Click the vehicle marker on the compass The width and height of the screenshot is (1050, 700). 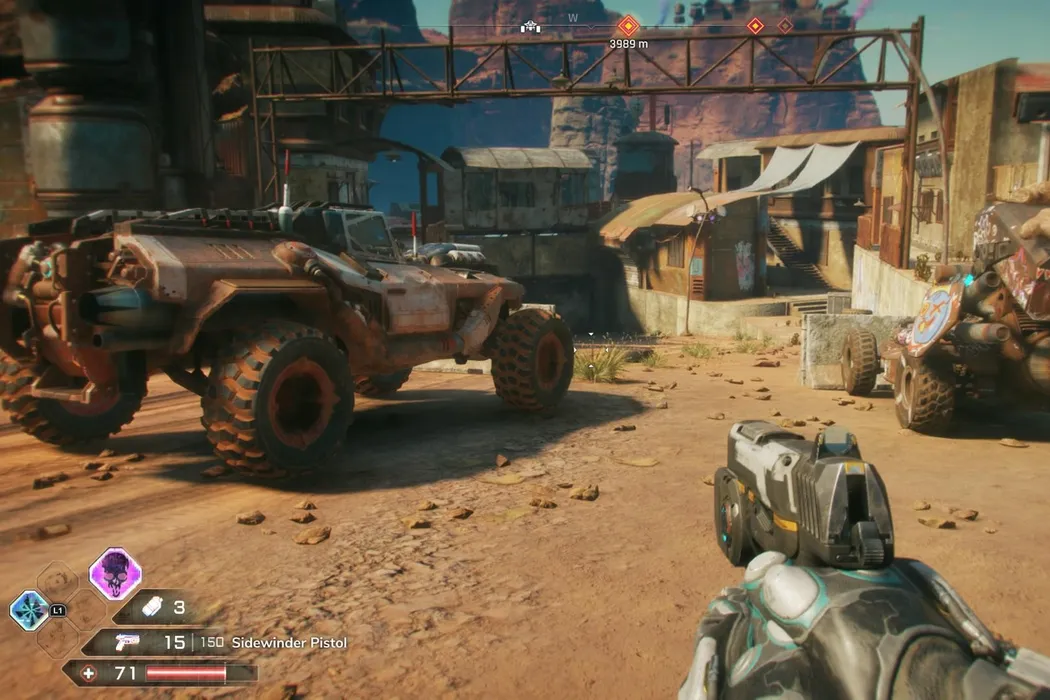click(x=530, y=27)
